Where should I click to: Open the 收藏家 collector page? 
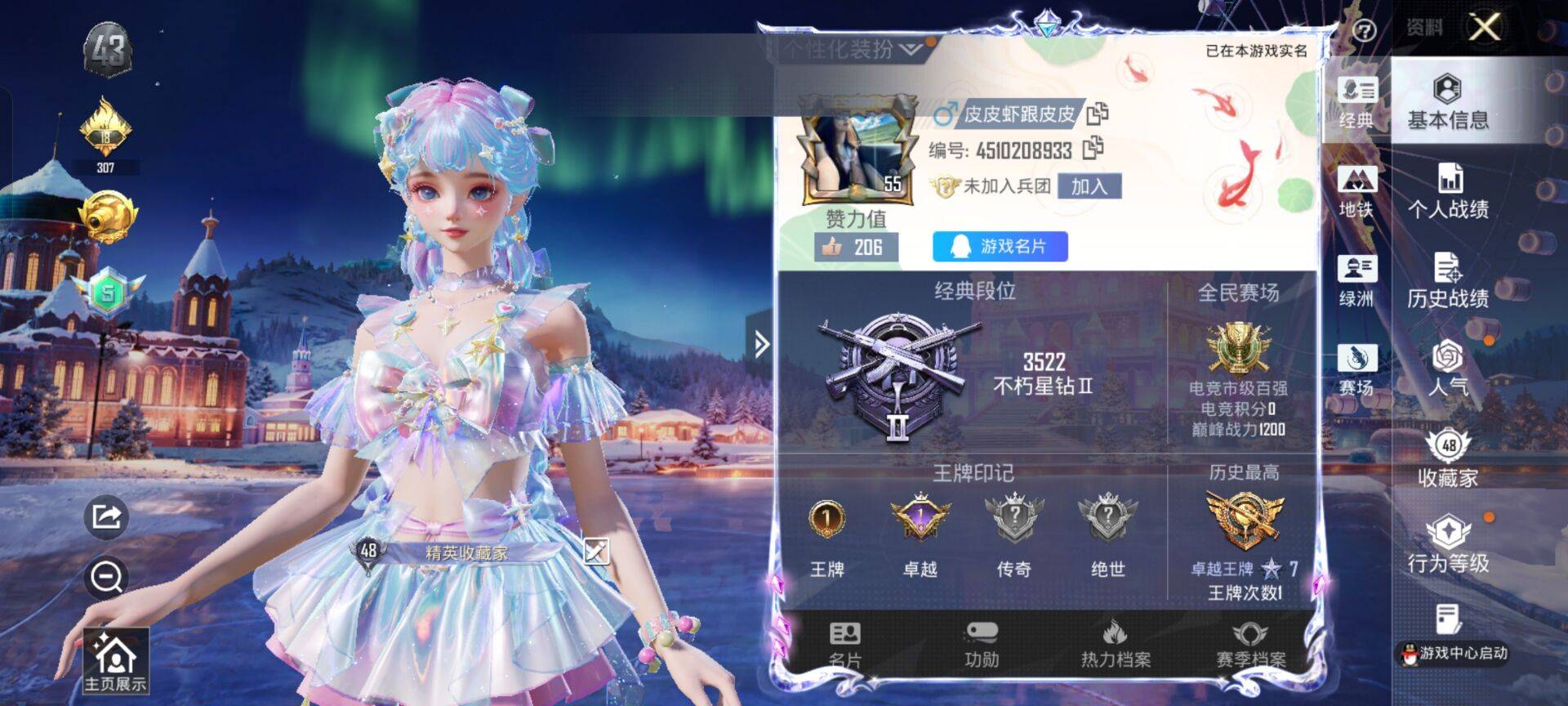point(1447,459)
